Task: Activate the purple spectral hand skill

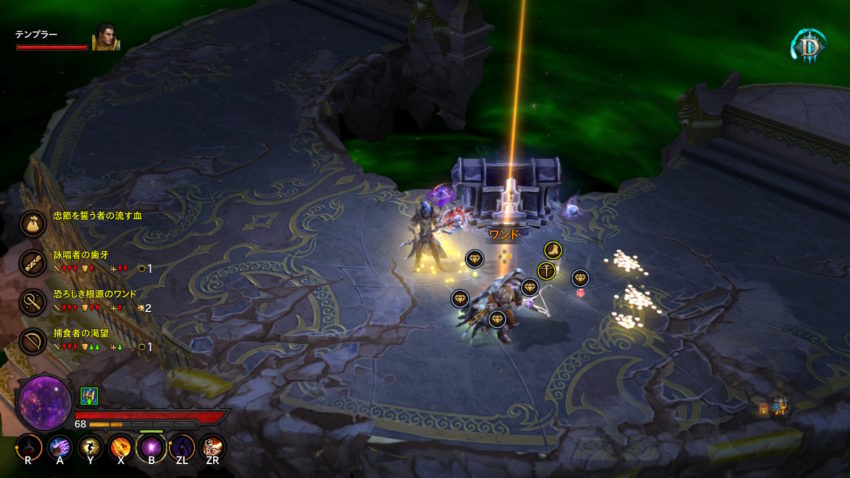Action: [60, 447]
